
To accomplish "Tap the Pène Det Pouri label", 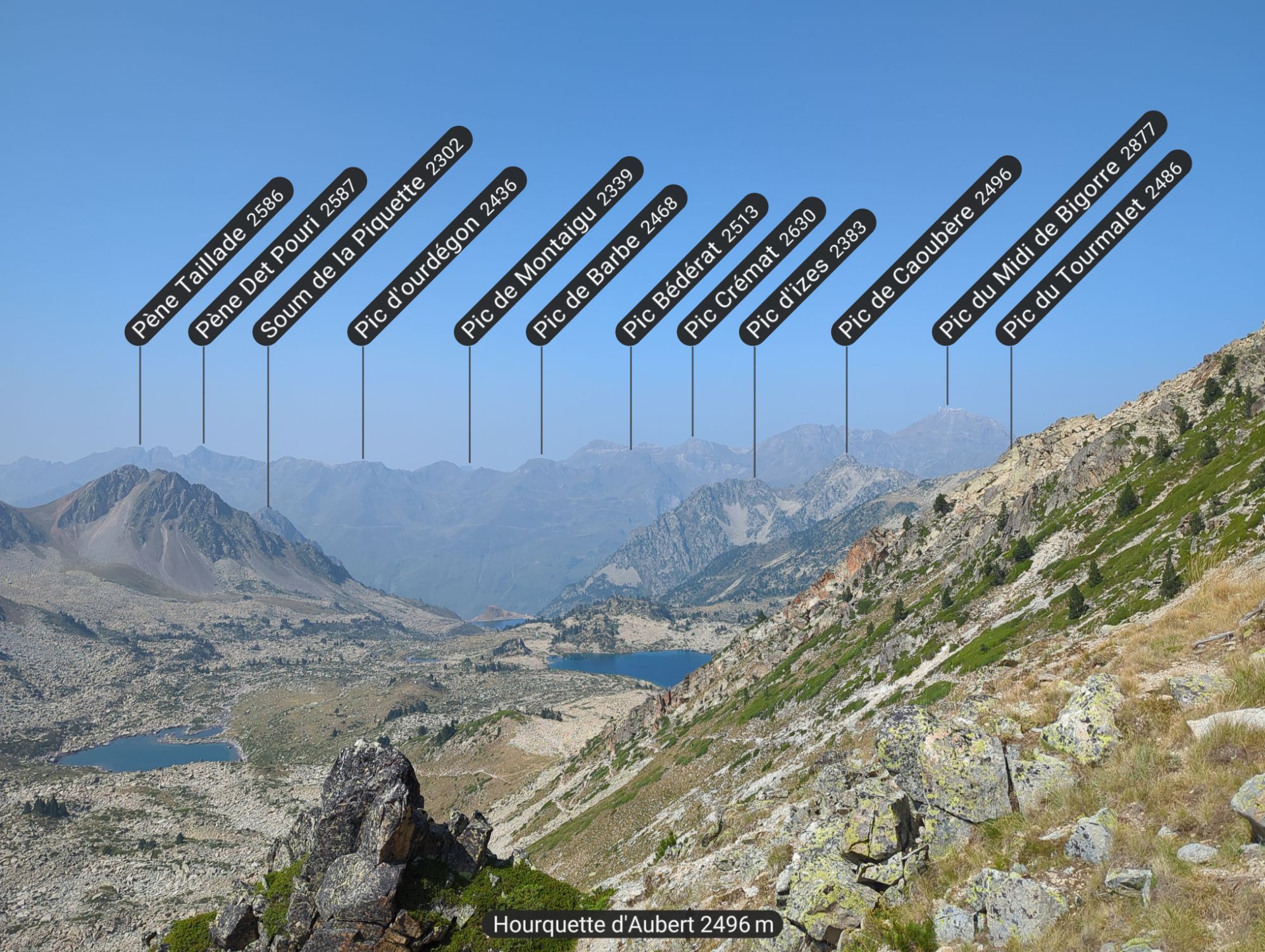I will 278,256.
